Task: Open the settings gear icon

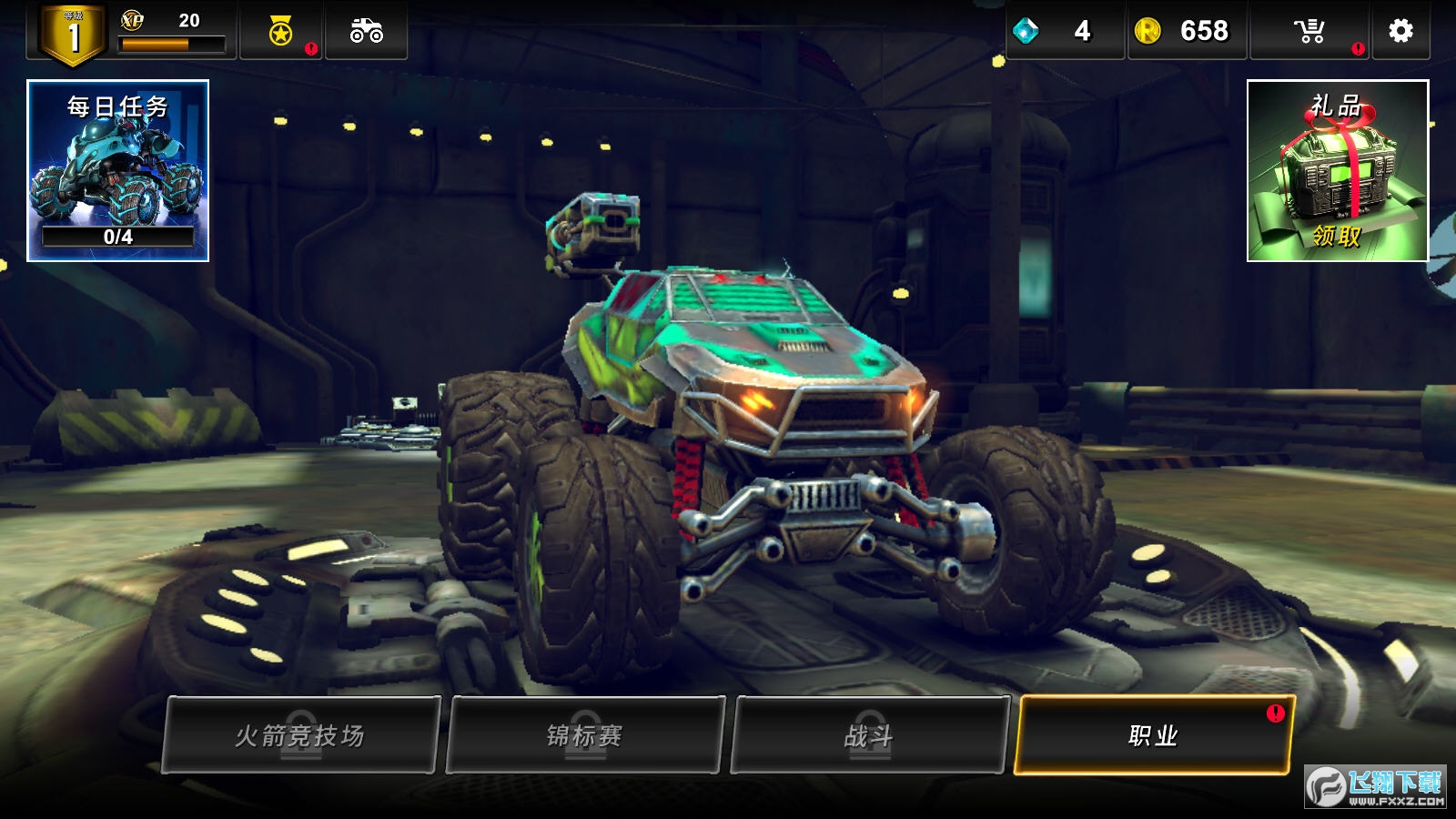Action: pos(1400,31)
